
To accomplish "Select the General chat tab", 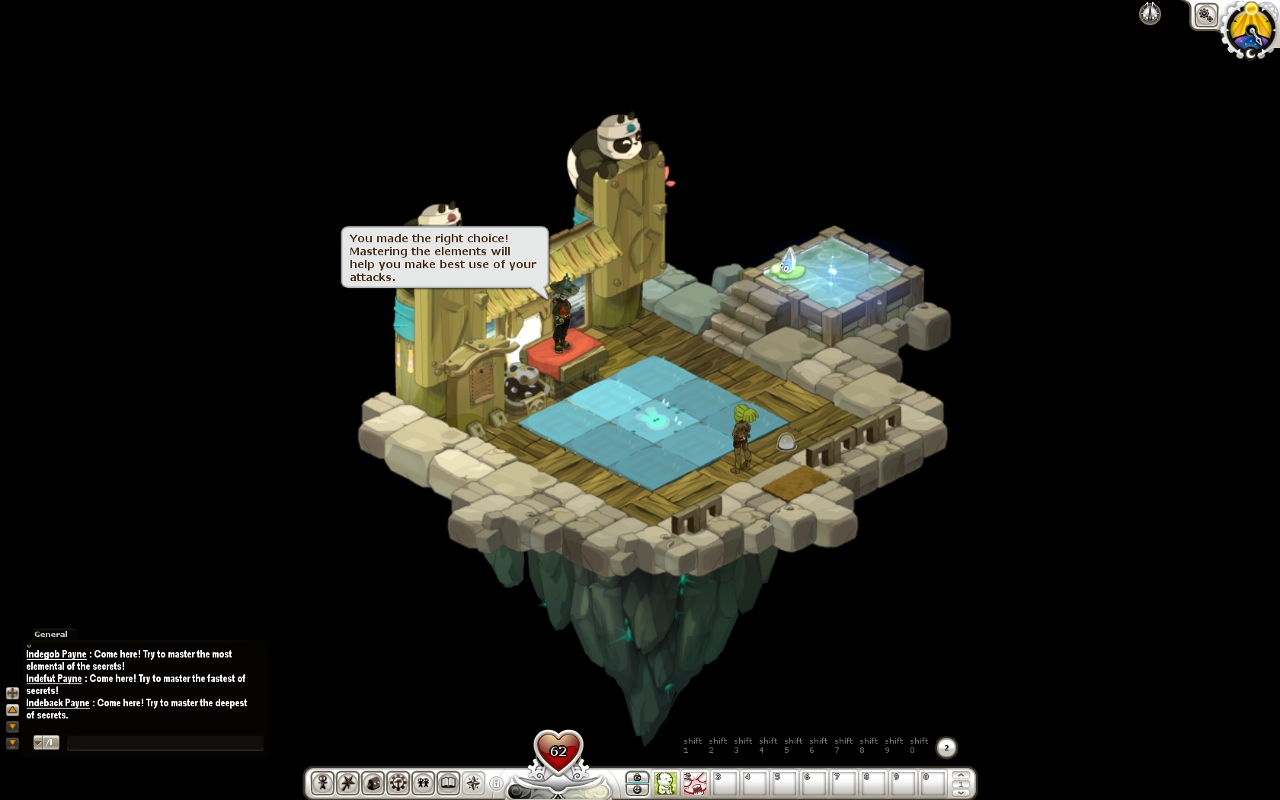I will click(51, 634).
